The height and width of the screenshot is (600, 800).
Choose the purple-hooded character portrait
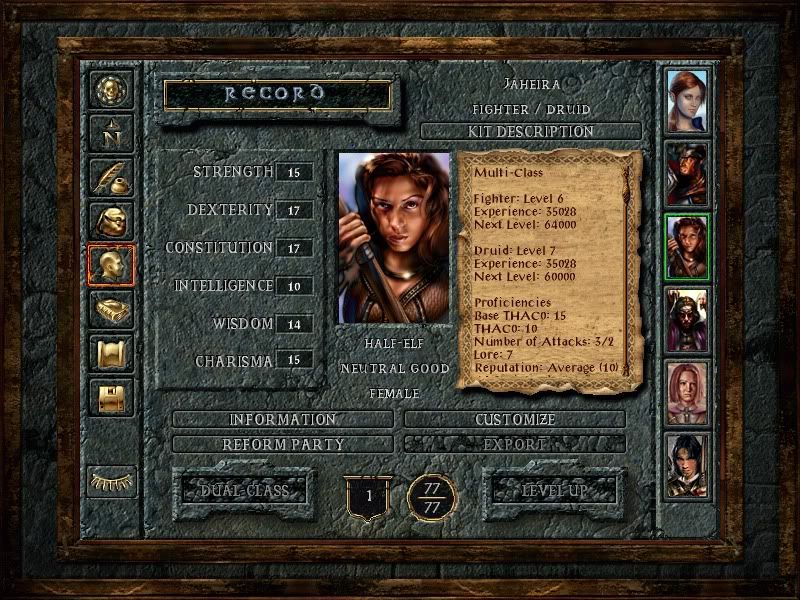(687, 319)
